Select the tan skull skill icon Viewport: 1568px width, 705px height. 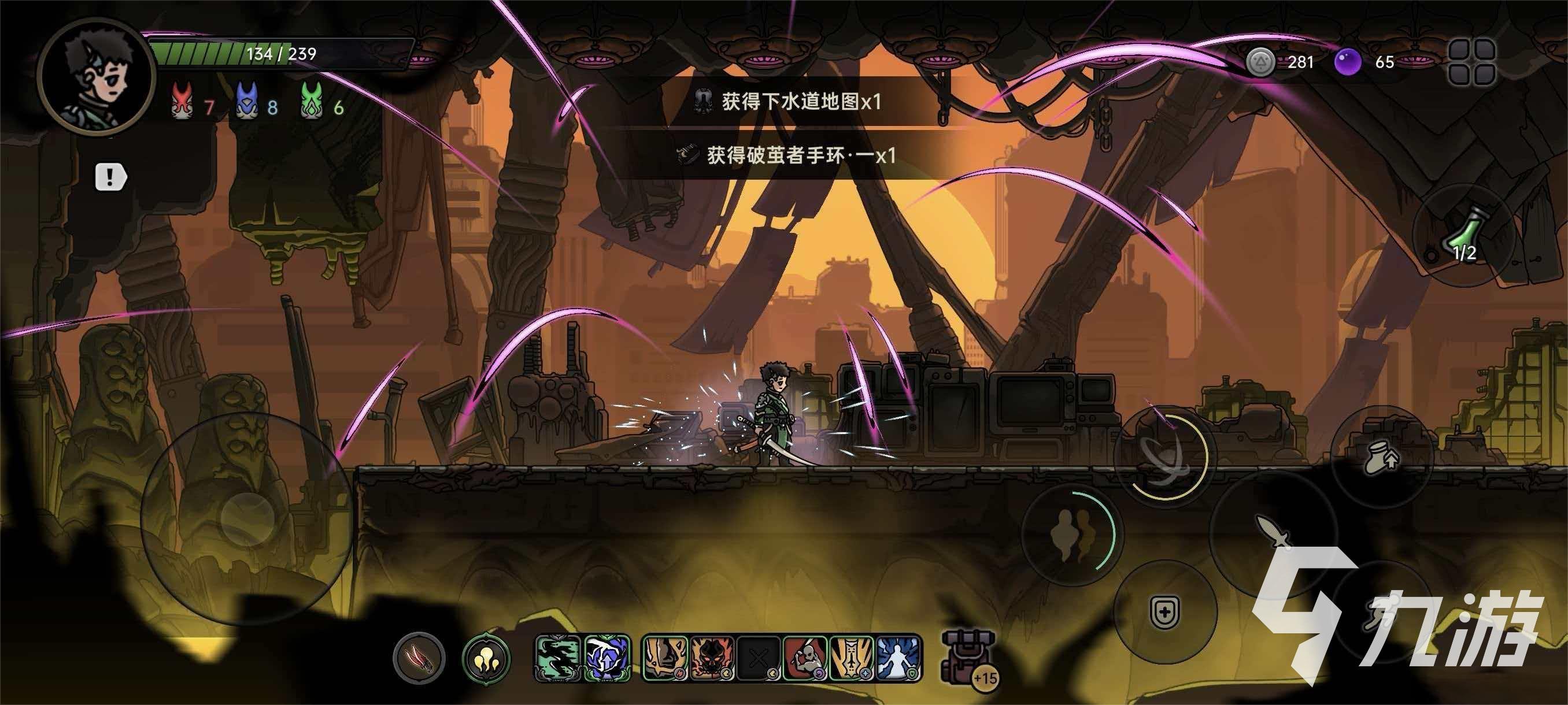pos(665,659)
